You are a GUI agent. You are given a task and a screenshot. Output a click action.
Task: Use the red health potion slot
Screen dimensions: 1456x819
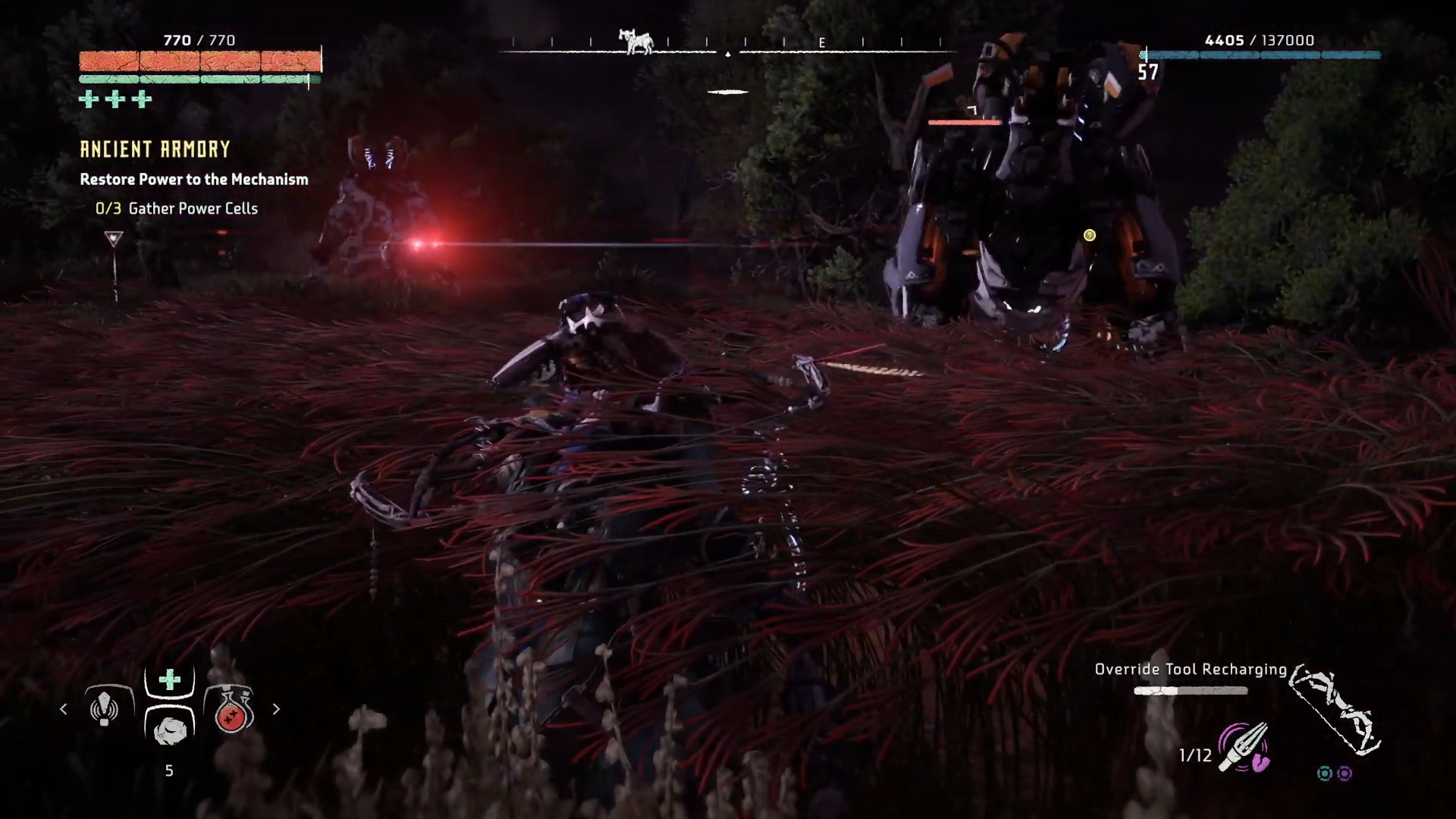click(x=231, y=711)
